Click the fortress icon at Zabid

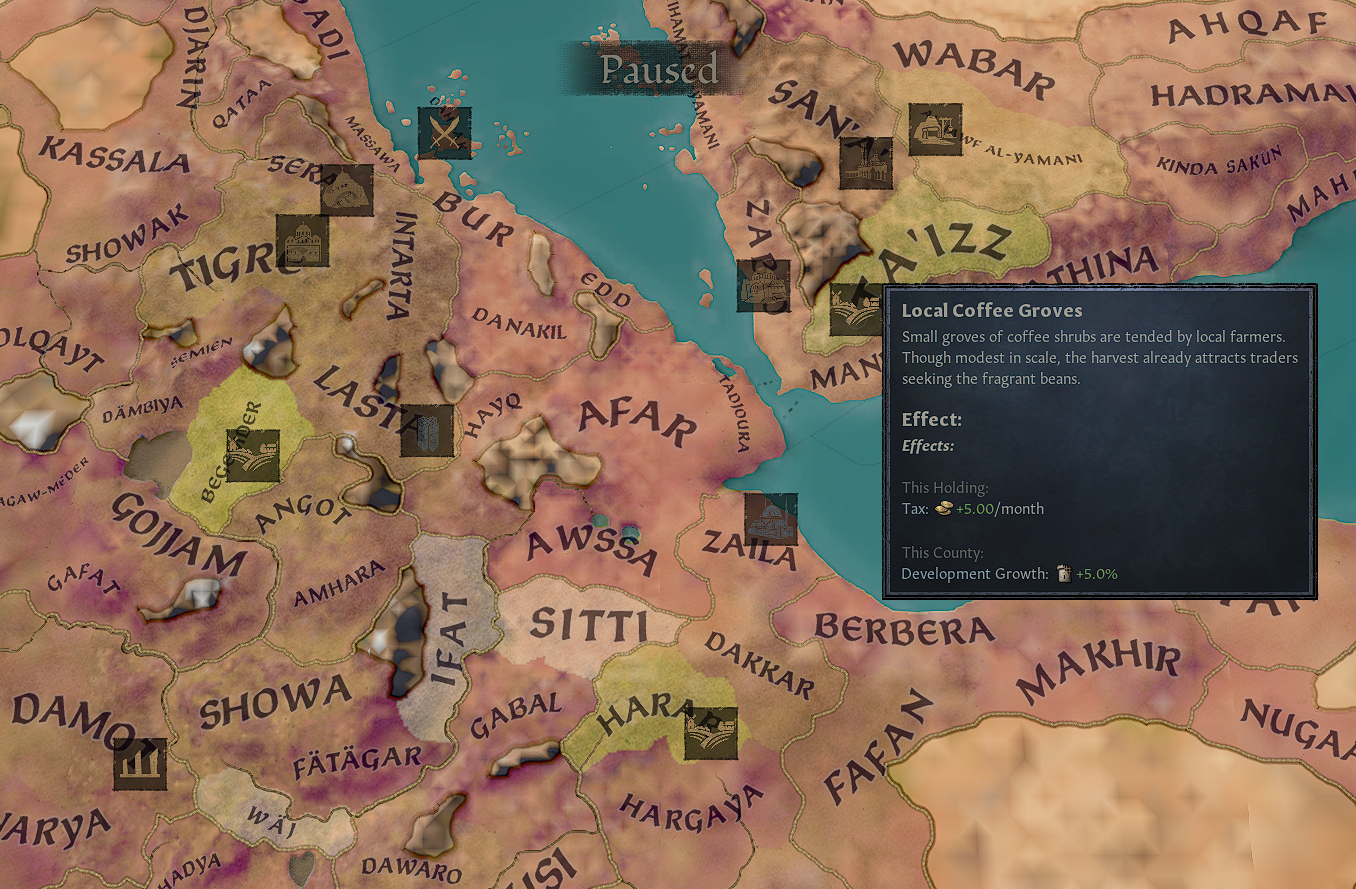tap(765, 285)
